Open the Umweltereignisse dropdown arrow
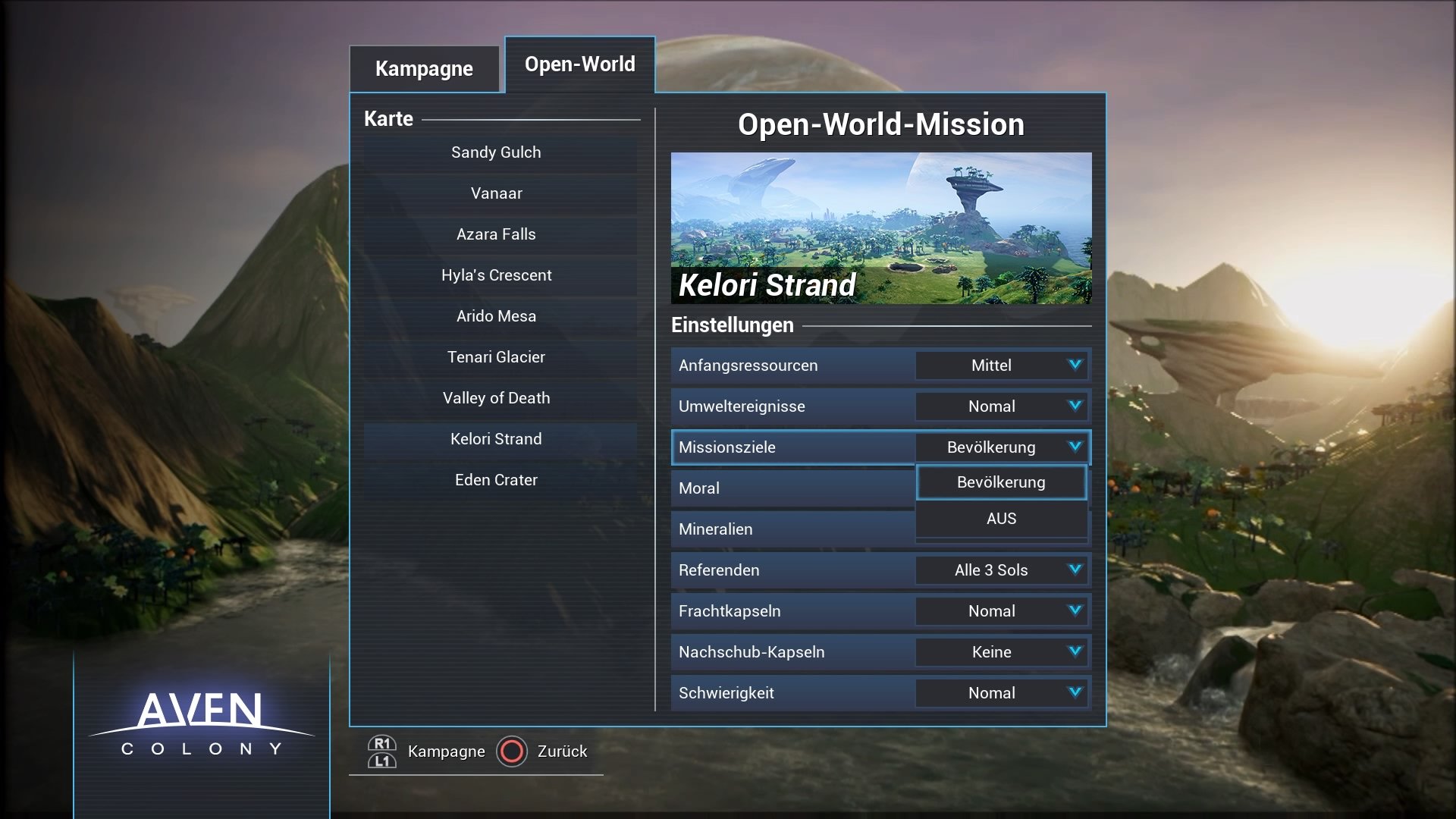 coord(1074,406)
